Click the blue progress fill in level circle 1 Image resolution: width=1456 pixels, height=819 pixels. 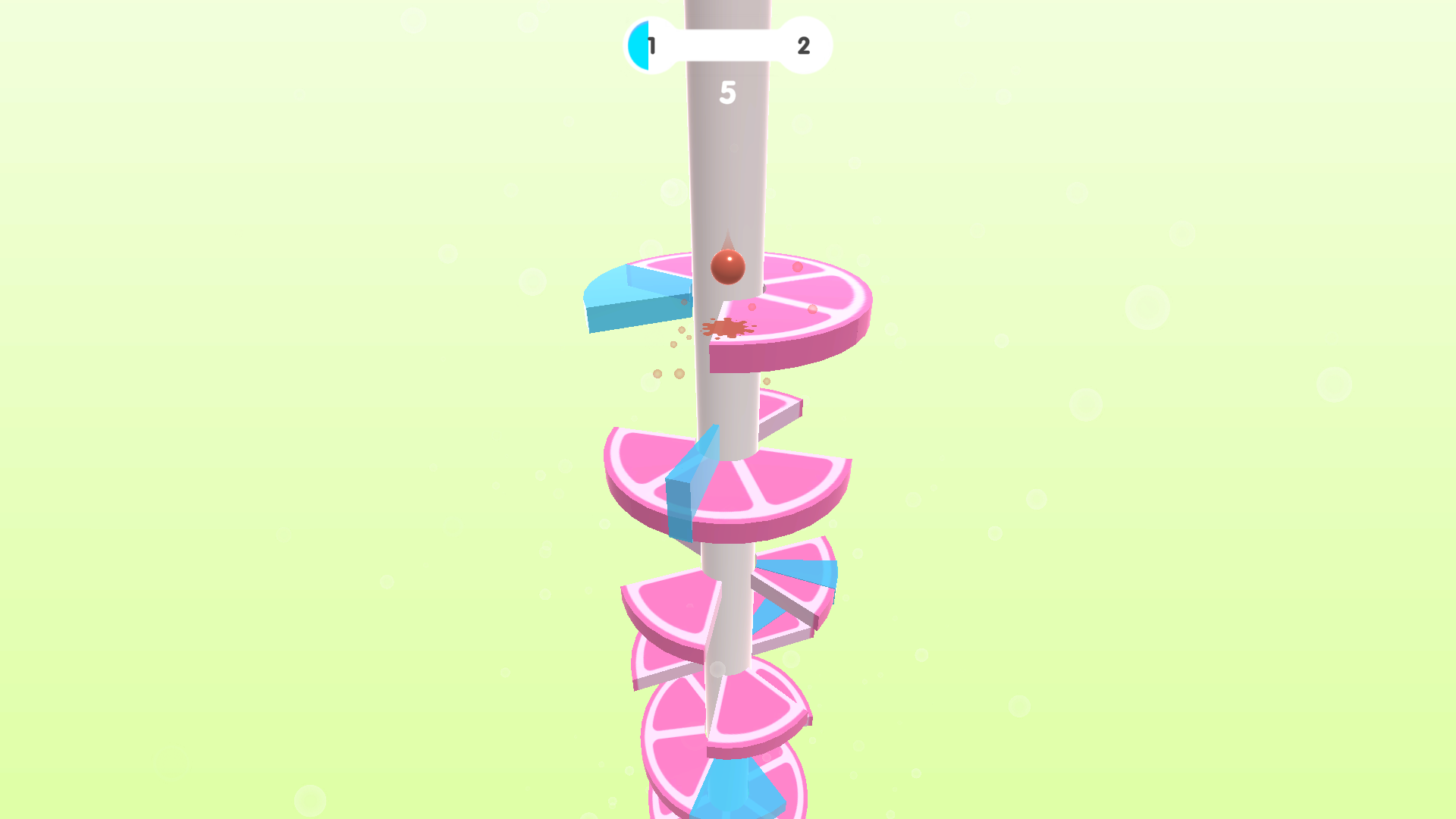point(639,45)
